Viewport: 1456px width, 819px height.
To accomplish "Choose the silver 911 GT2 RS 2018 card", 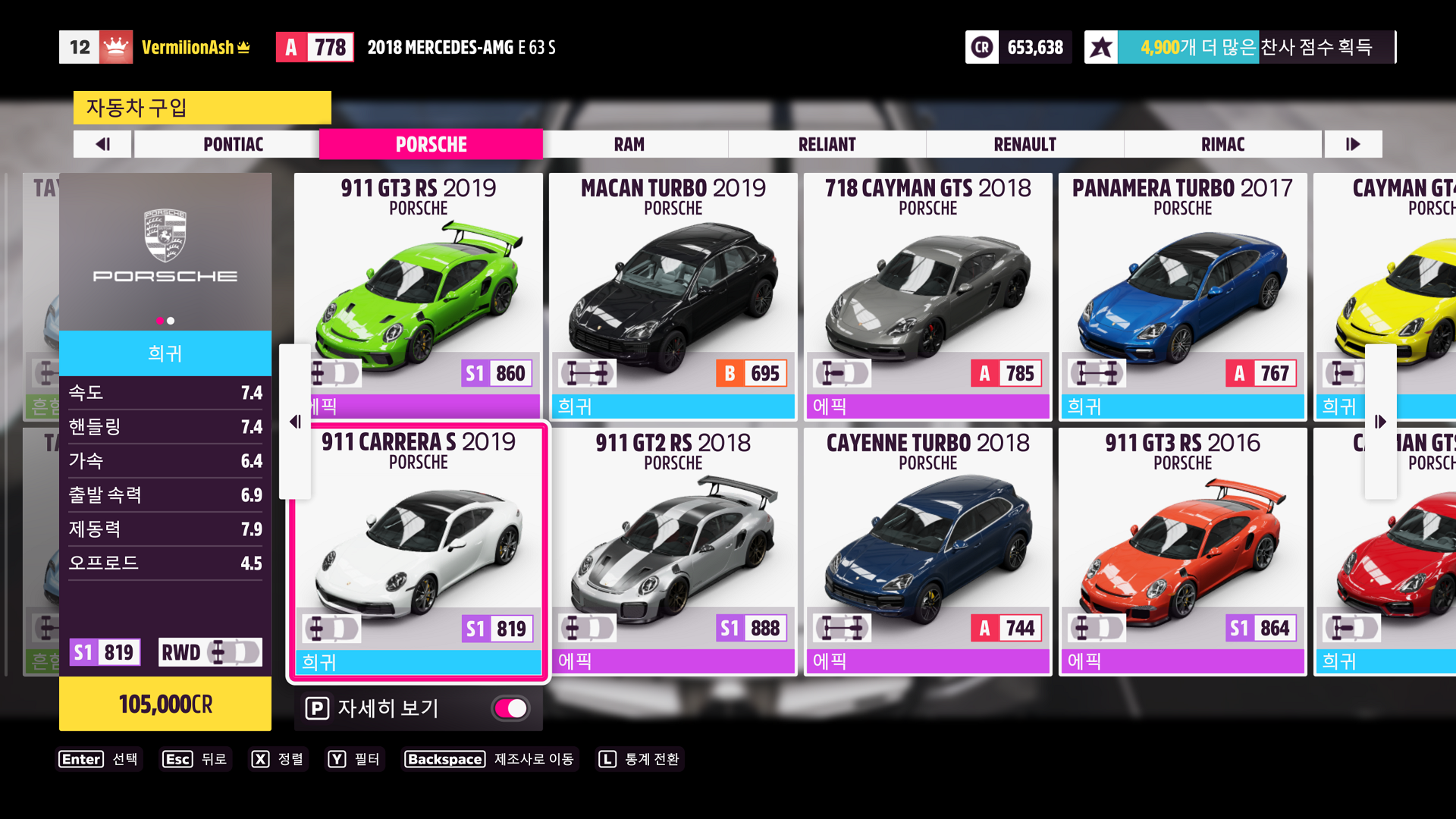I will point(673,551).
